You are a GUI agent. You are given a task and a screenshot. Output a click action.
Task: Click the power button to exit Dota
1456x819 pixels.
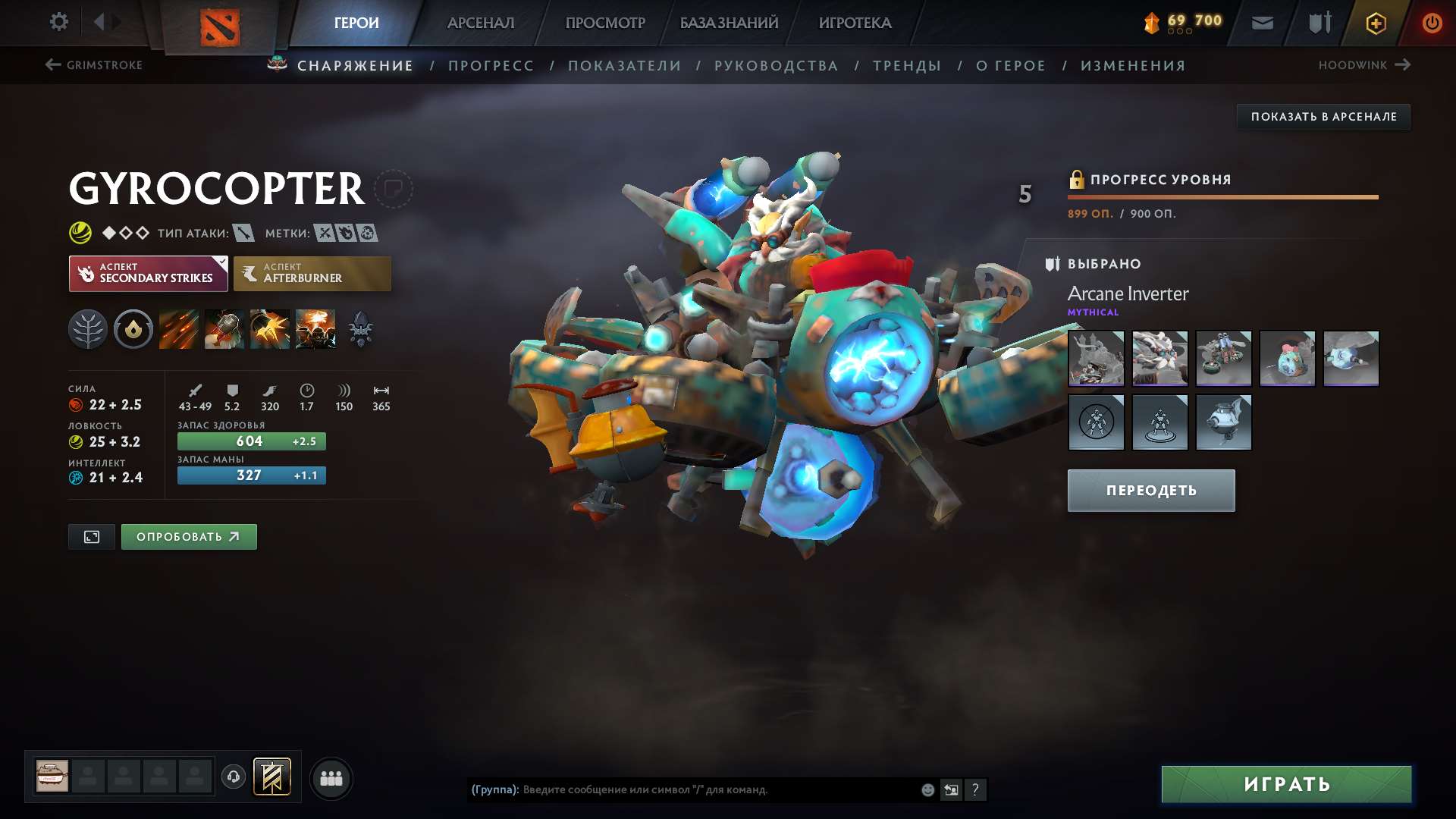click(x=1432, y=22)
